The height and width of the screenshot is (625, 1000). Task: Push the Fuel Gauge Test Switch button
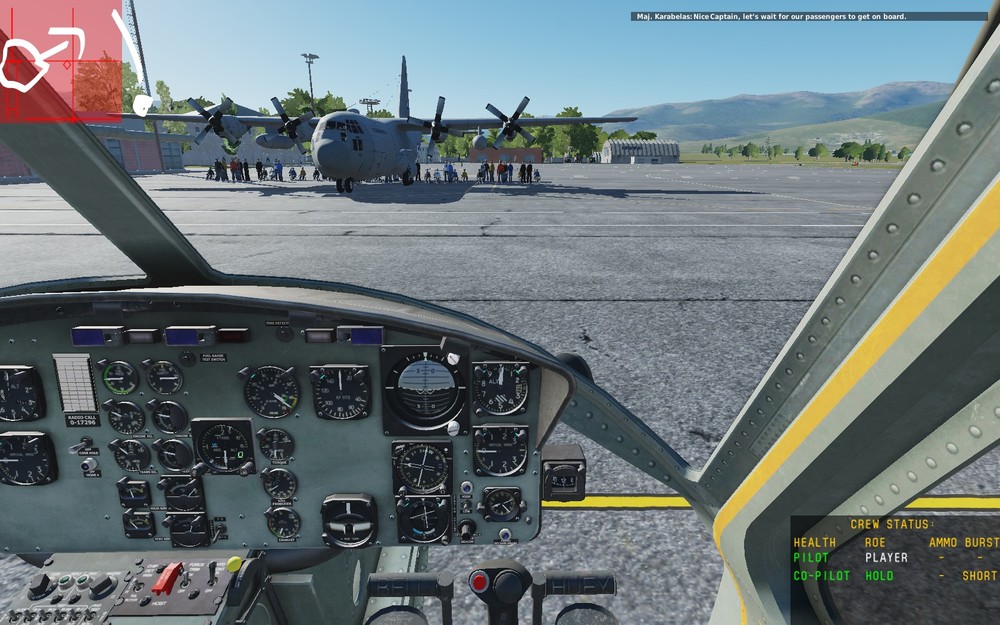coord(188,358)
